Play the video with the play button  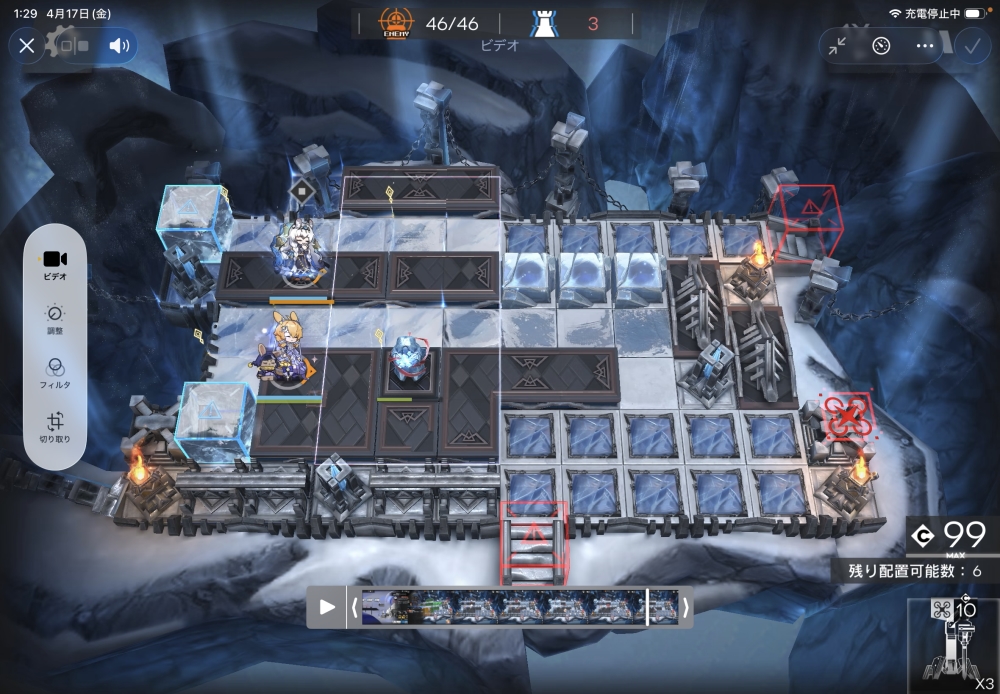[x=327, y=607]
